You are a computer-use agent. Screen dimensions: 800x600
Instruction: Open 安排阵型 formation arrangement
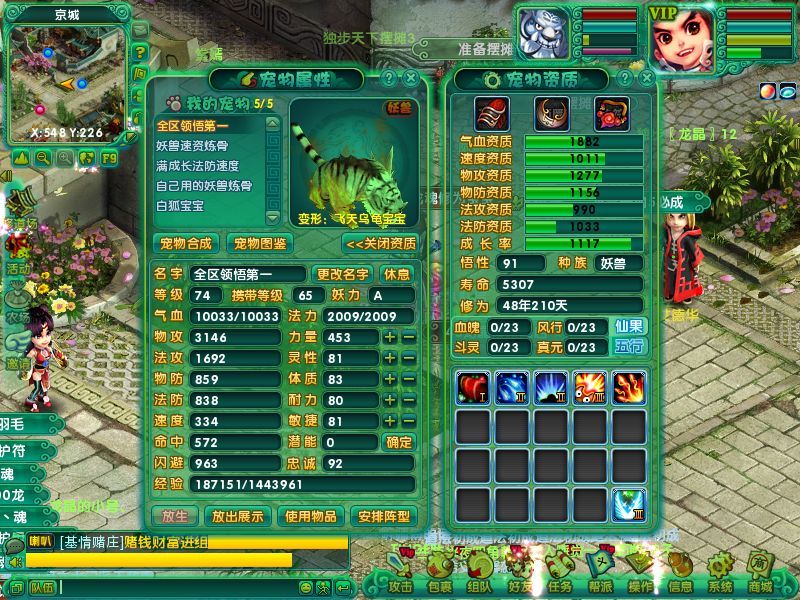383,516
